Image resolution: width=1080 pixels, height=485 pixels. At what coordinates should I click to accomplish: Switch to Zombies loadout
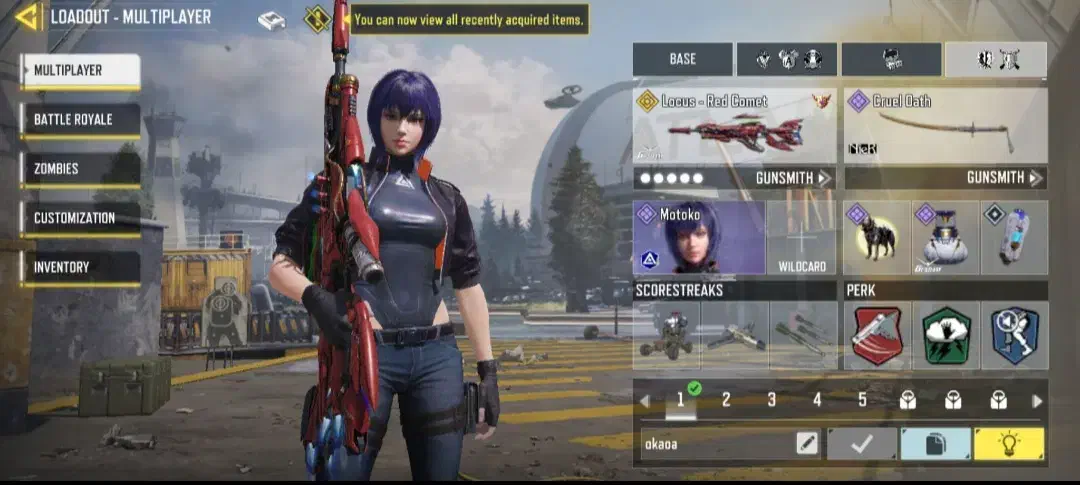click(x=81, y=169)
